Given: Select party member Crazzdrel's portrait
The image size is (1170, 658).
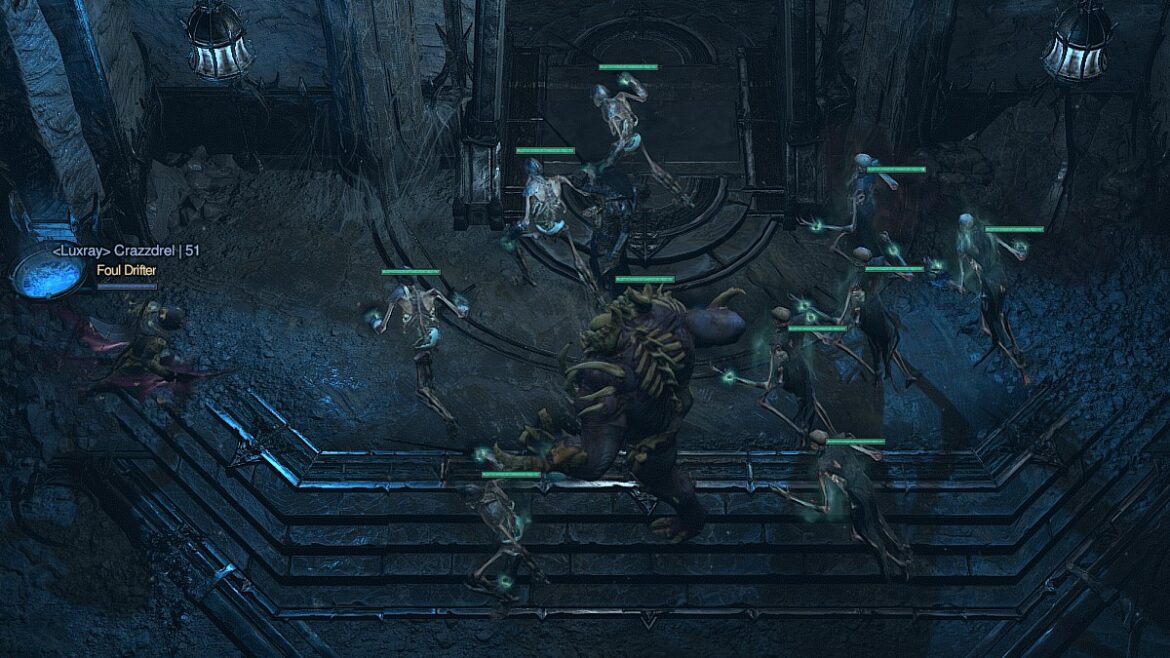Looking at the screenshot, I should tap(46, 270).
